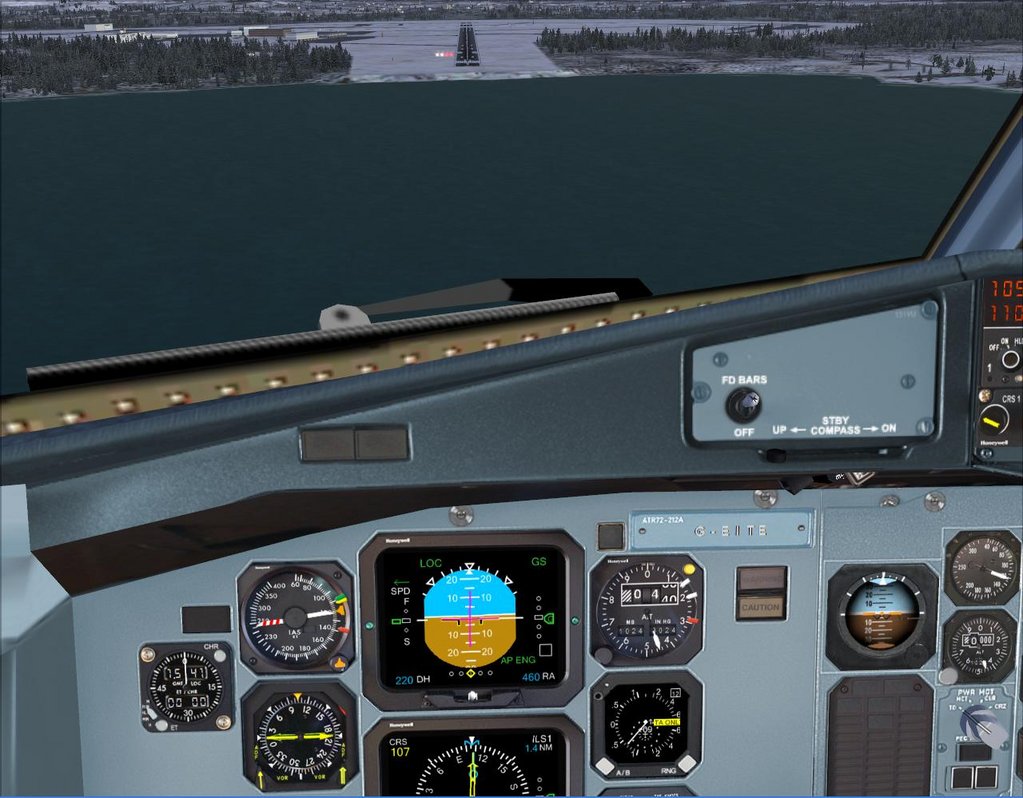Click the dark annunciator above the CAUTION light
The height and width of the screenshot is (798, 1023).
coord(761,579)
